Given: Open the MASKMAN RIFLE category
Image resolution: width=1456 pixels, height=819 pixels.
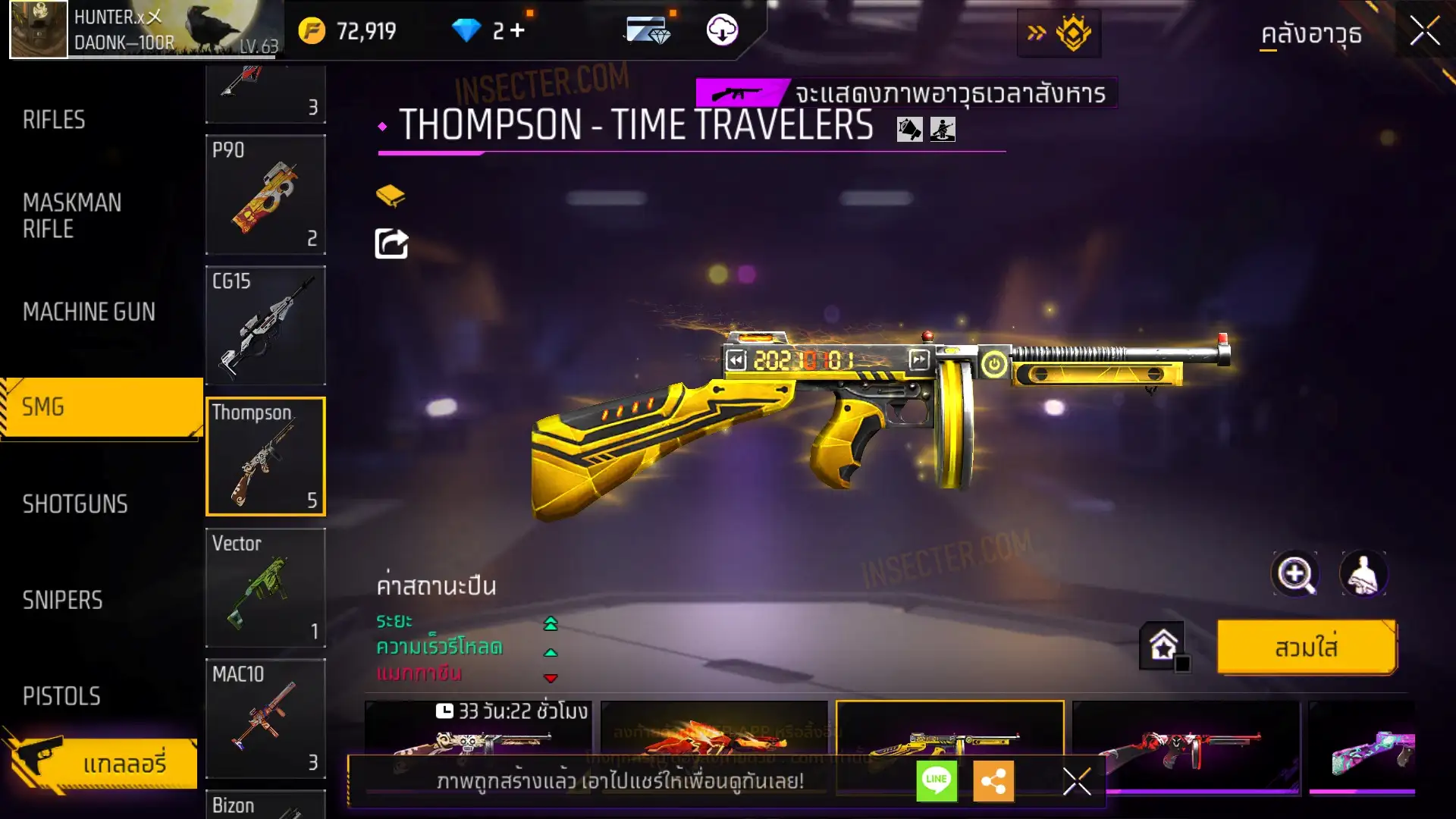Looking at the screenshot, I should 72,216.
